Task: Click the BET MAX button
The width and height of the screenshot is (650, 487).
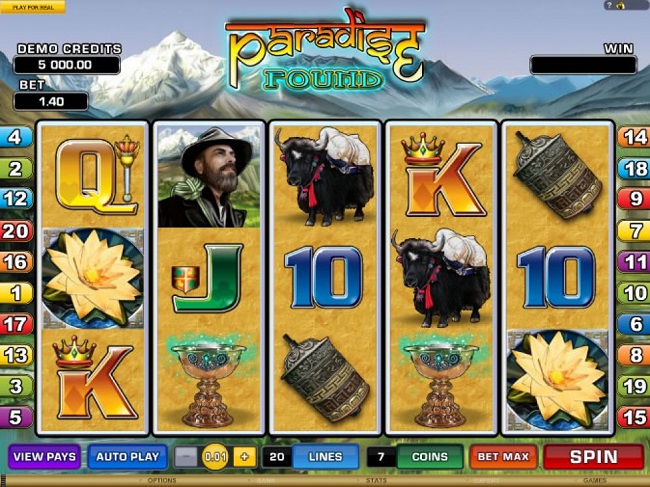Action: 503,457
